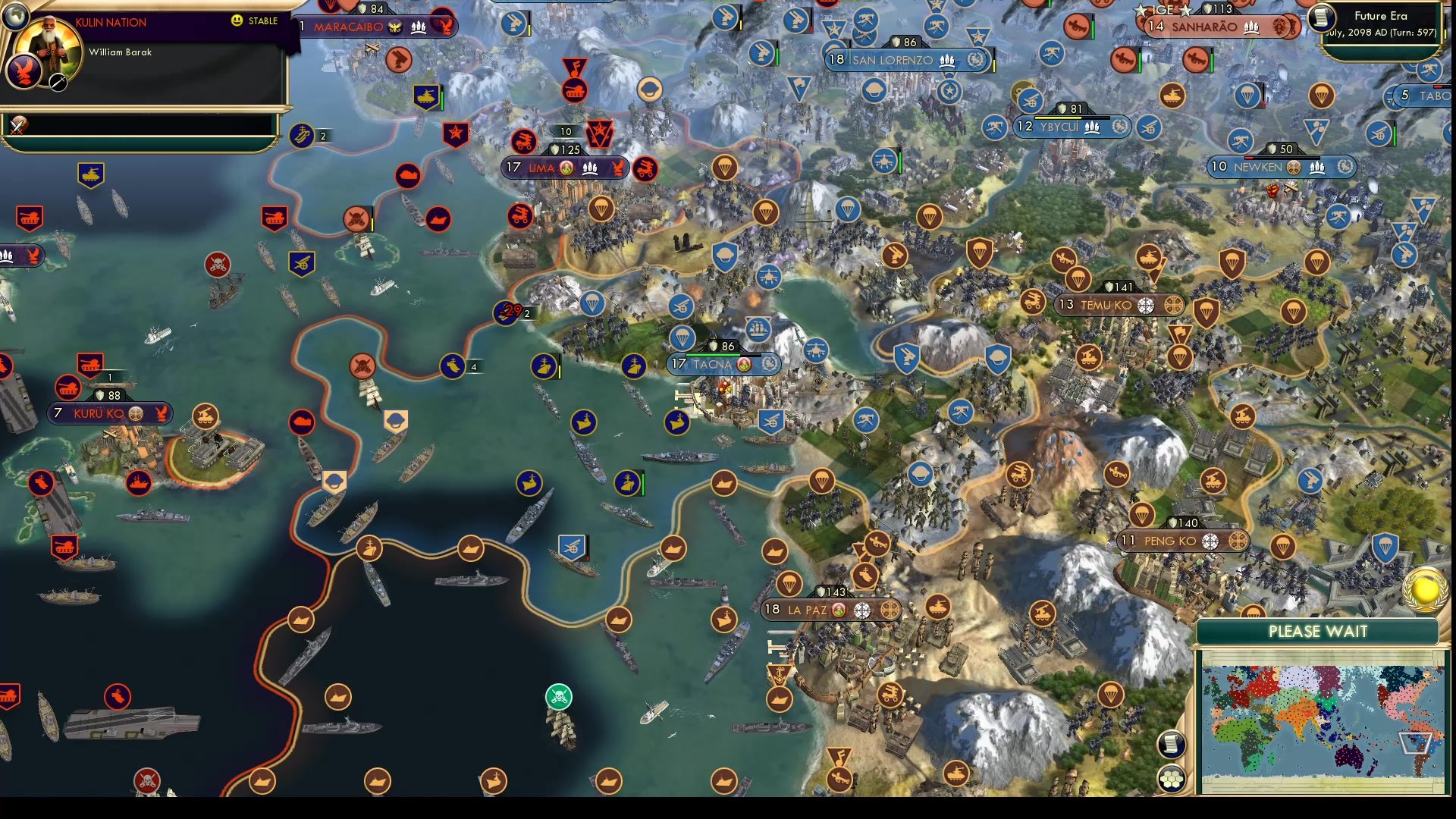Image resolution: width=1456 pixels, height=819 pixels.
Task: Toggle strategic view with the globe icon
Action: click(15, 17)
